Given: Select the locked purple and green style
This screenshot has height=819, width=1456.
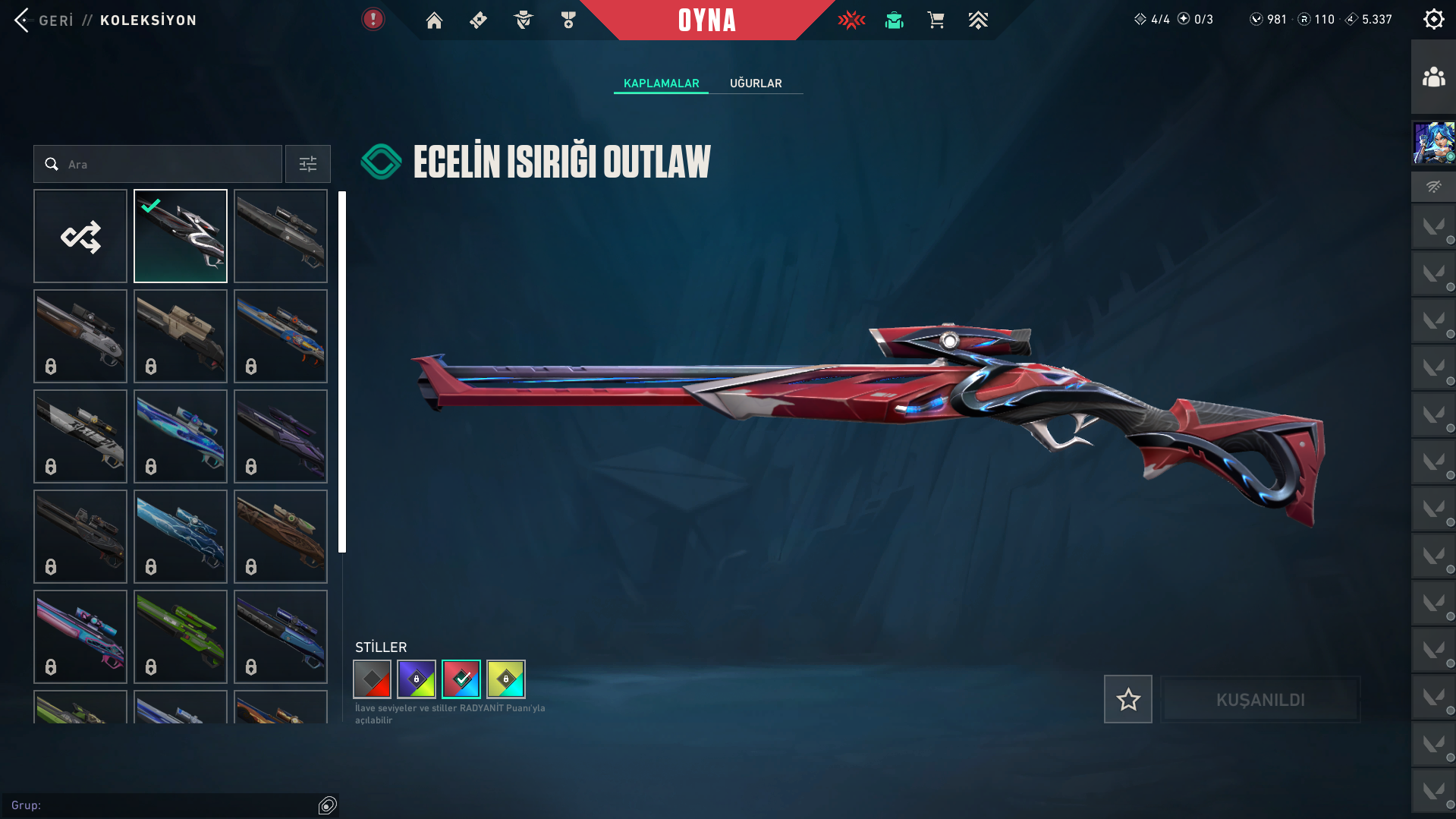Looking at the screenshot, I should [x=417, y=679].
